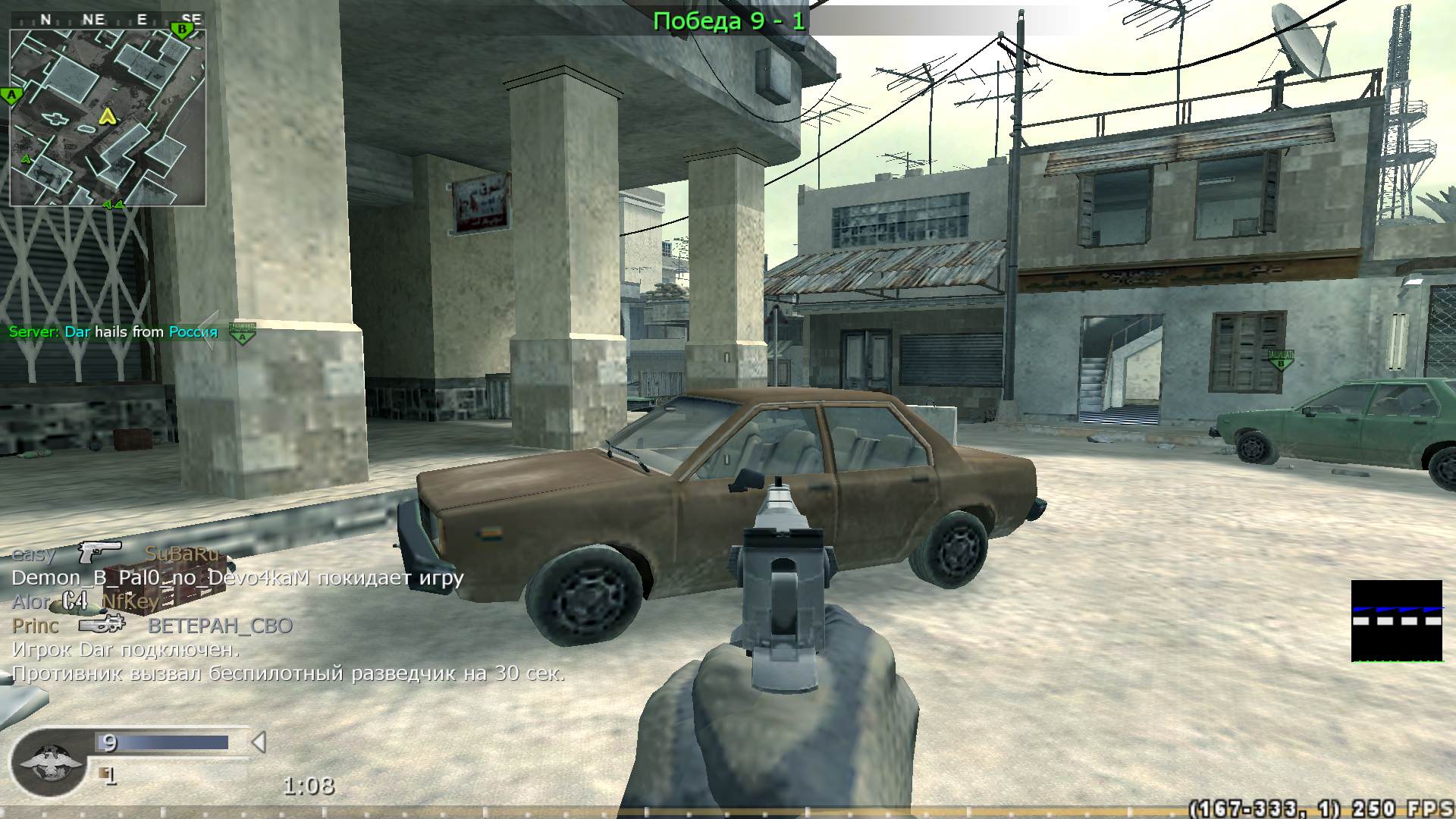Click the Победа 9 - 1 score header
This screenshot has height=819, width=1456.
pos(728,20)
